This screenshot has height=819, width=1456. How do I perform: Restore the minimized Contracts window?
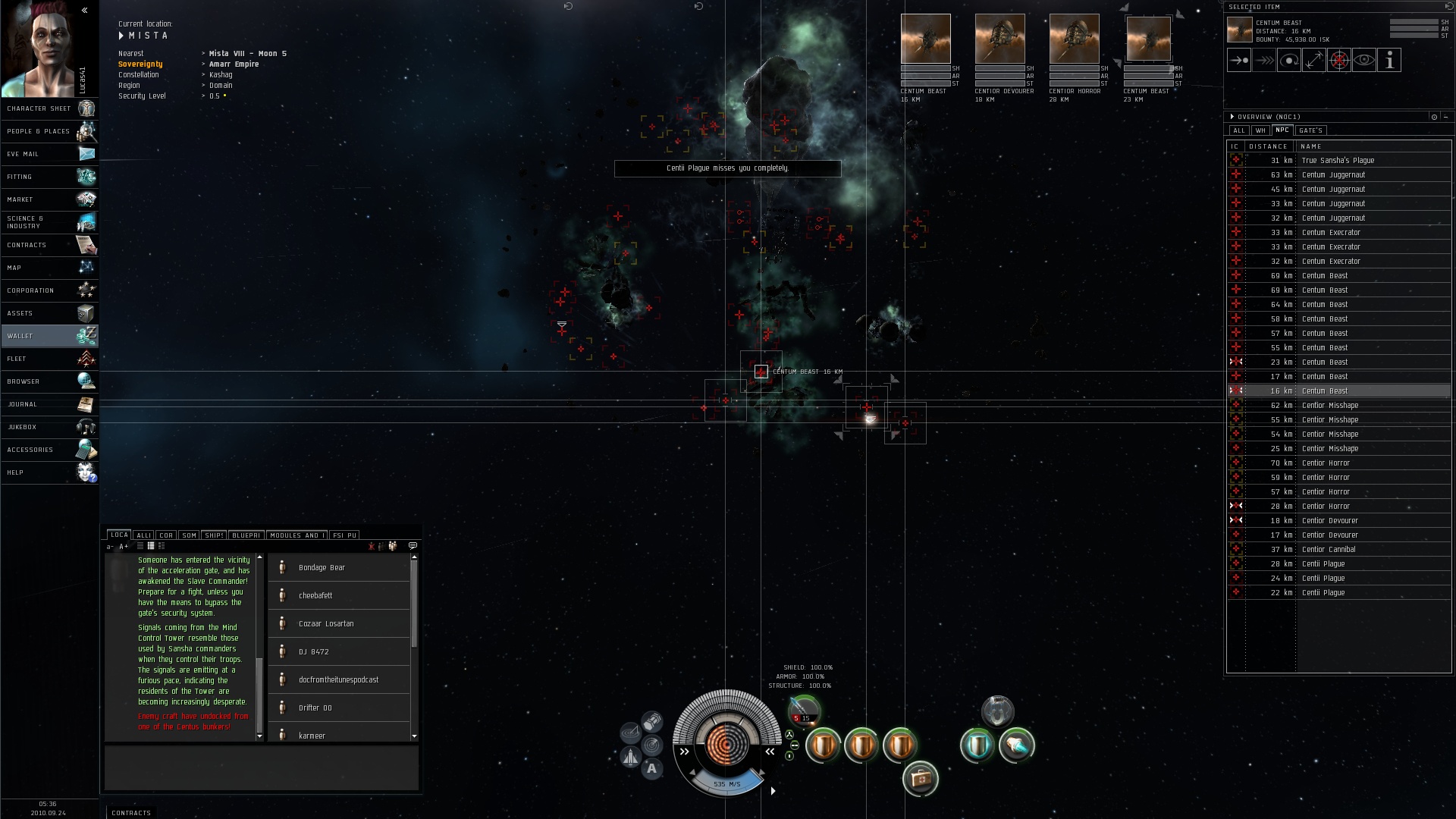[131, 813]
